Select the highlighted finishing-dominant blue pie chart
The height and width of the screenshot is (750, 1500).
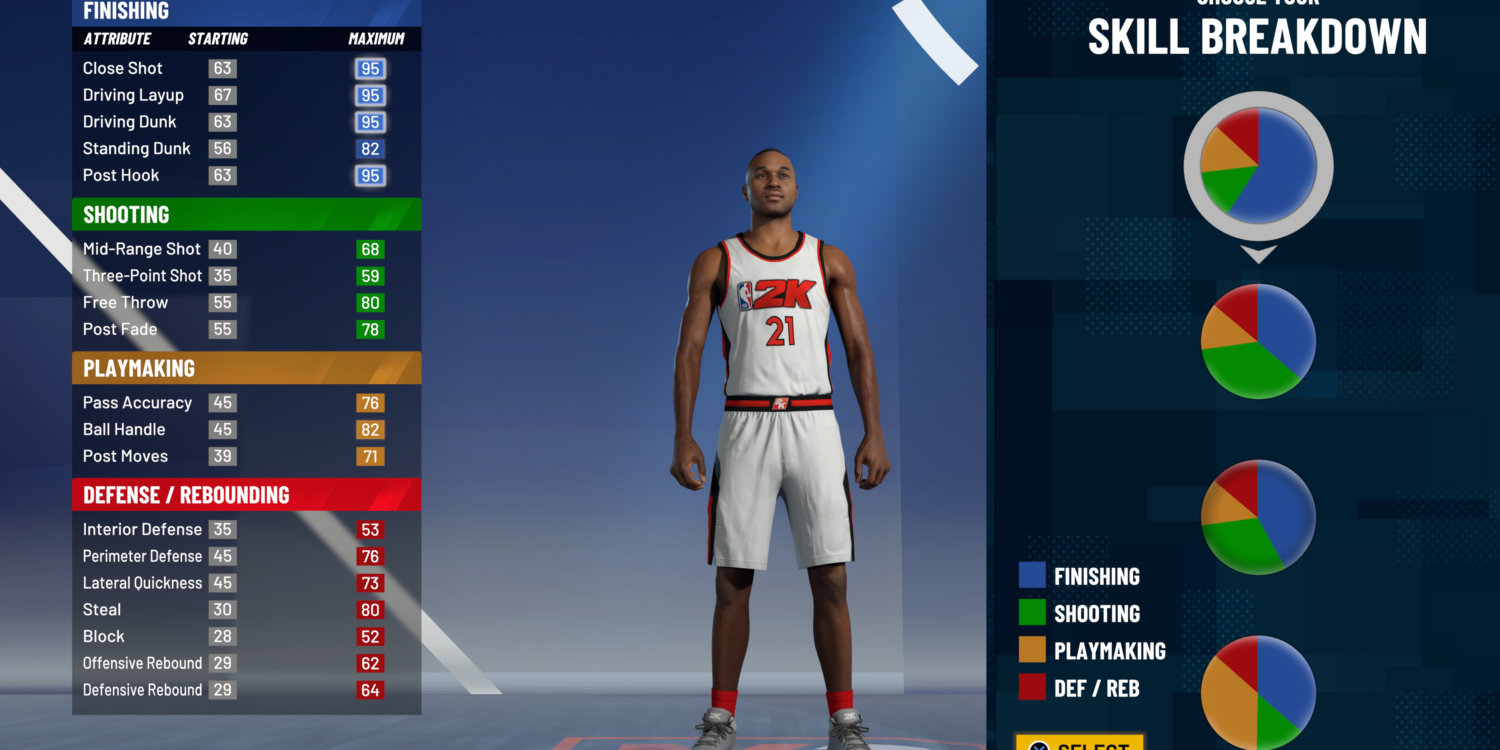click(1258, 166)
